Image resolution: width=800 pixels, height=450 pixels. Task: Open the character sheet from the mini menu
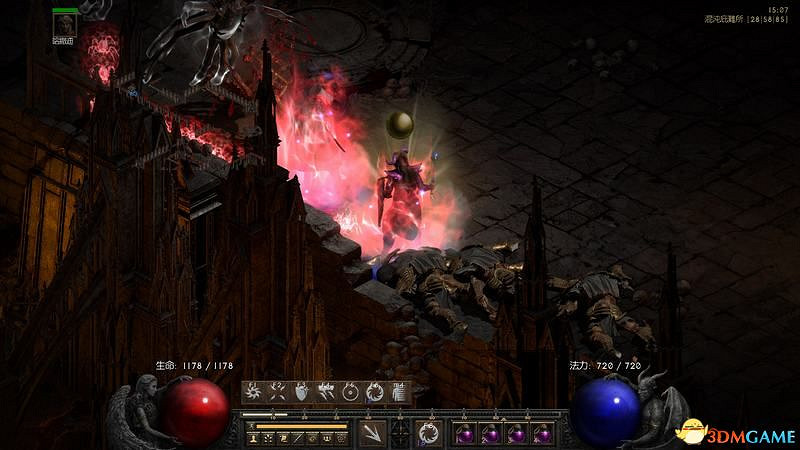pyautogui.click(x=255, y=438)
